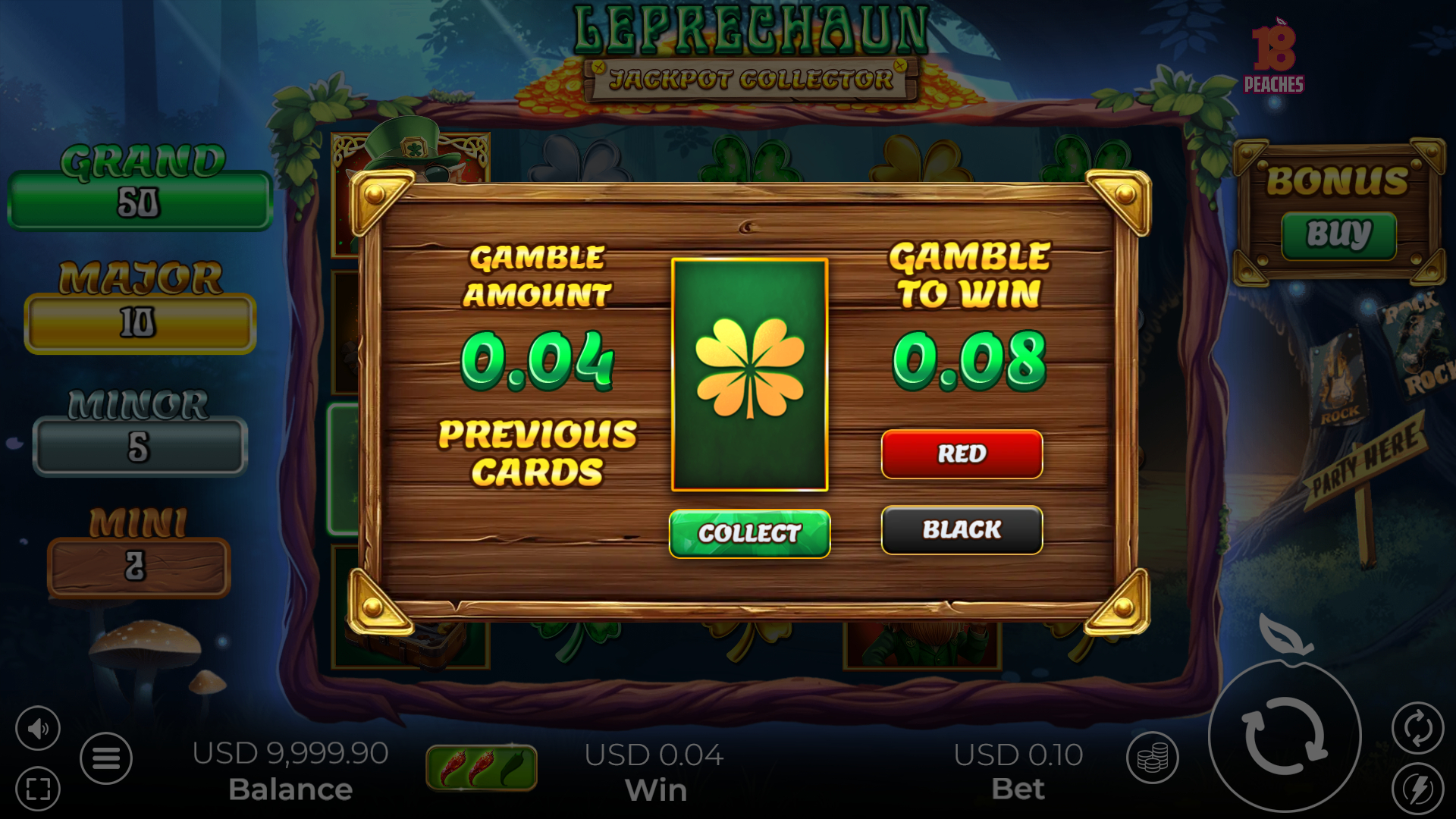Click the Bonus Buy button

click(1338, 234)
